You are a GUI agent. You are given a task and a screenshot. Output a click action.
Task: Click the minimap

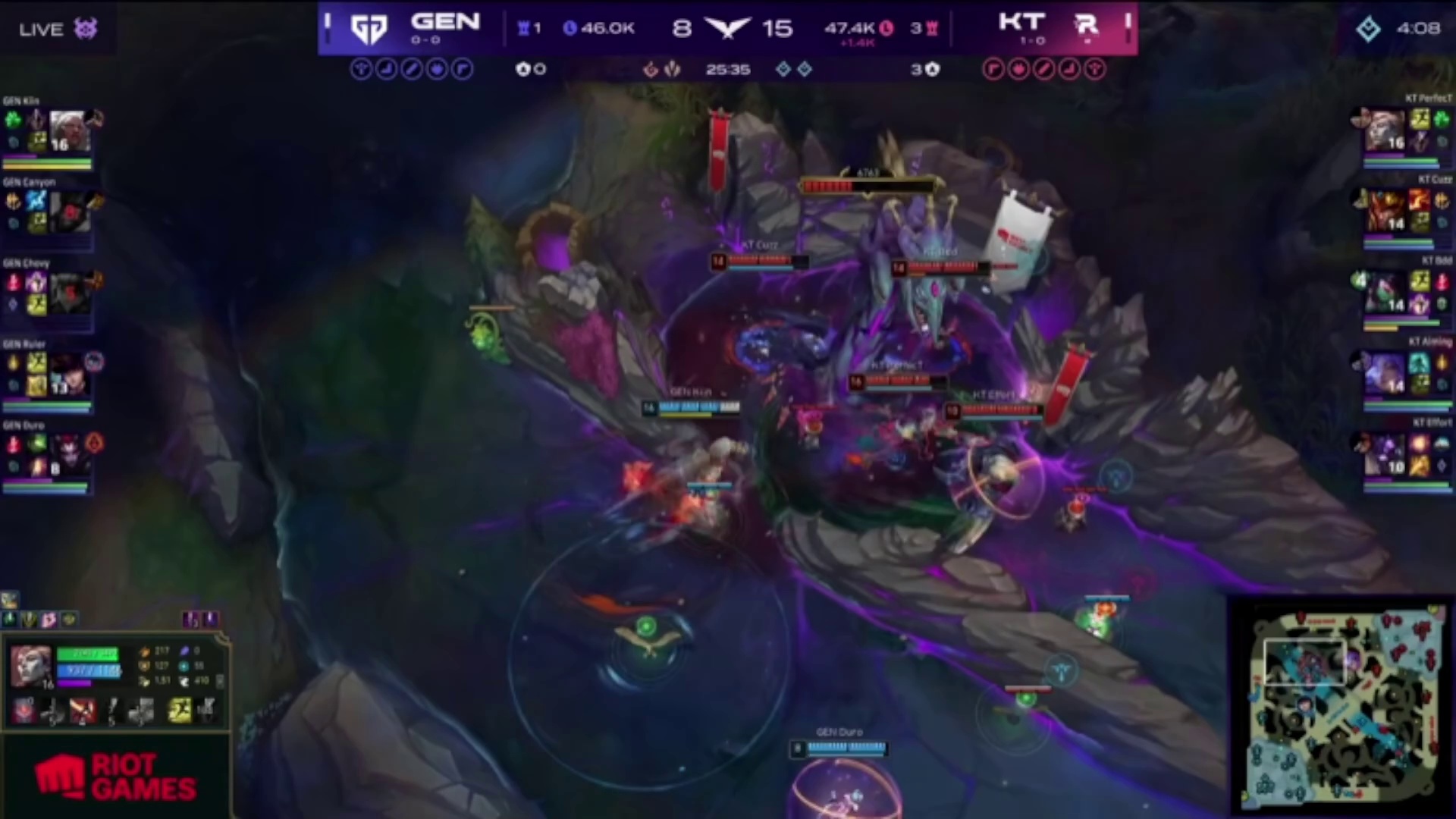(x=1342, y=707)
